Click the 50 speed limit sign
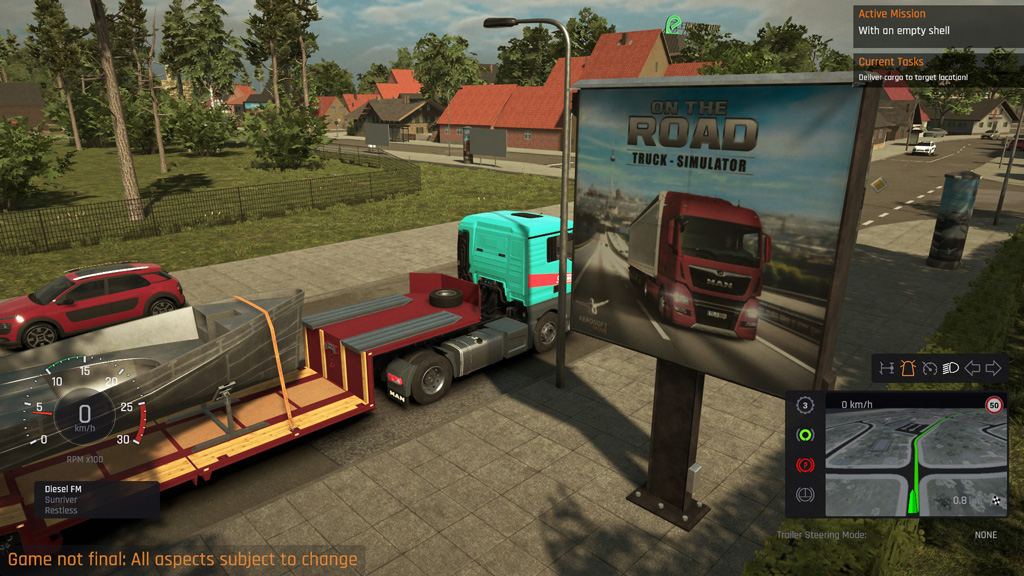The height and width of the screenshot is (576, 1024). pyautogui.click(x=993, y=405)
